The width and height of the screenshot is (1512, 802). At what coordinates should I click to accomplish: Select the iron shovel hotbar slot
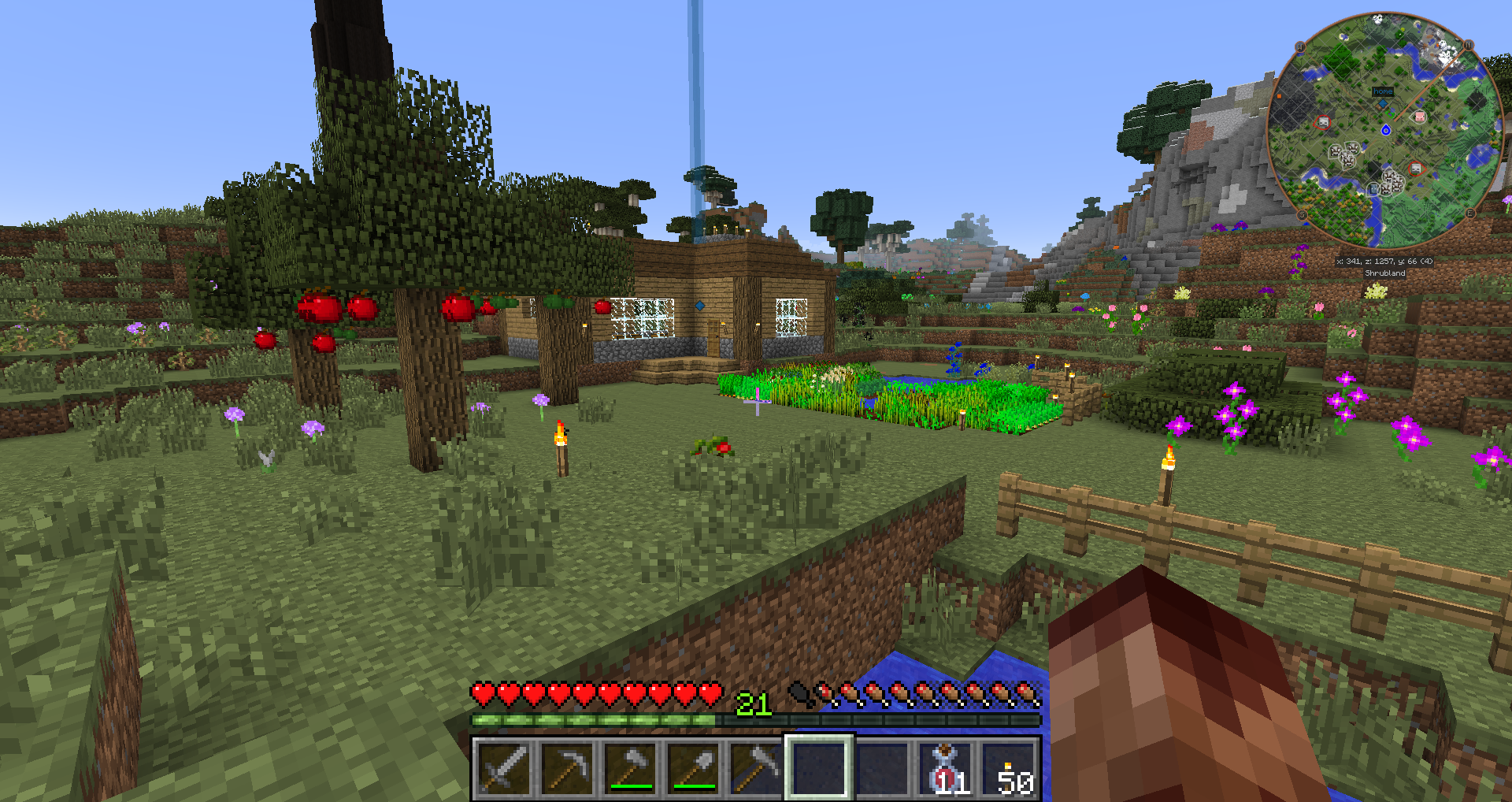pyautogui.click(x=693, y=767)
